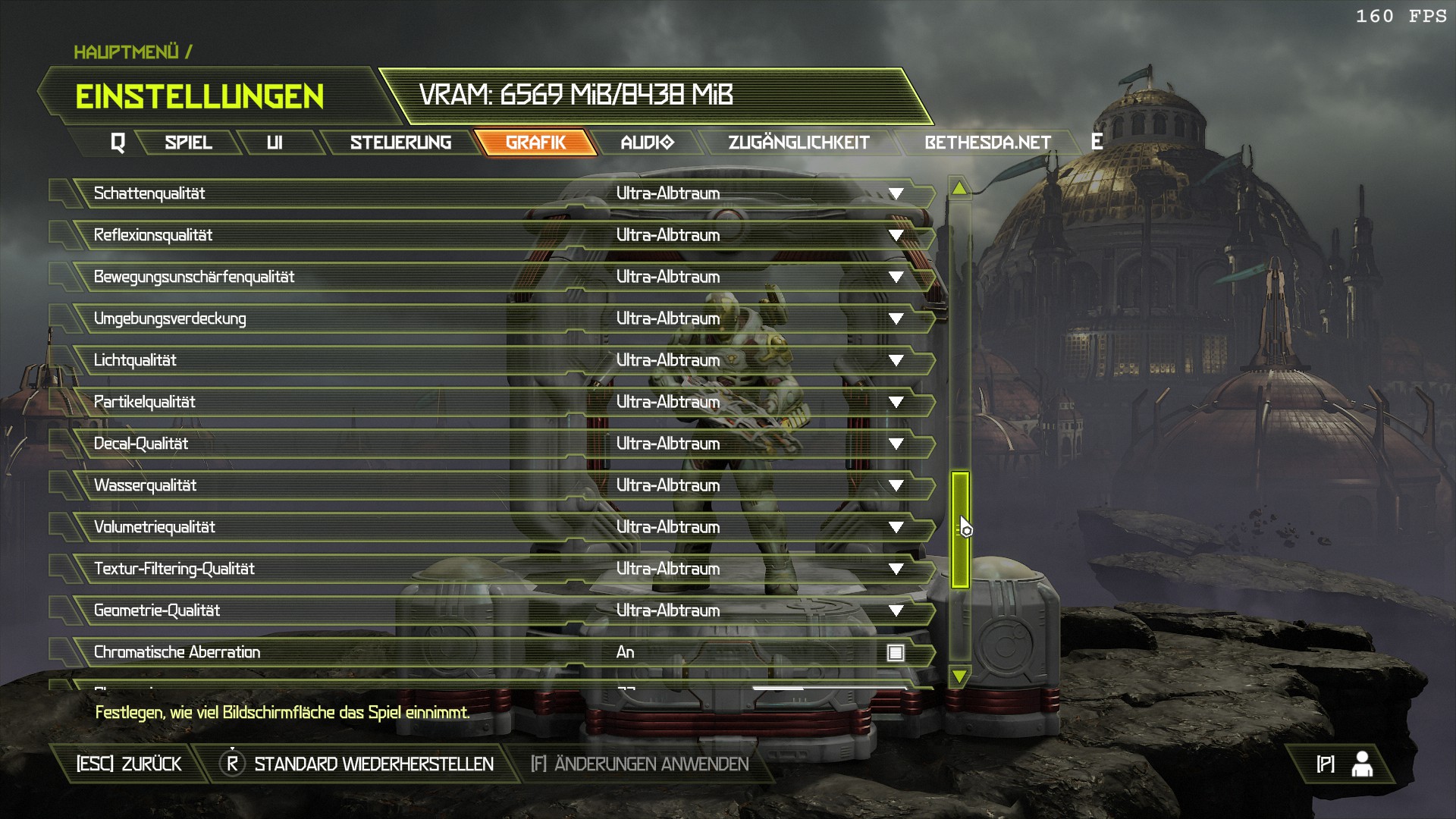Screen dimensions: 1456x819
Task: Open the UI settings tab
Action: 275,143
